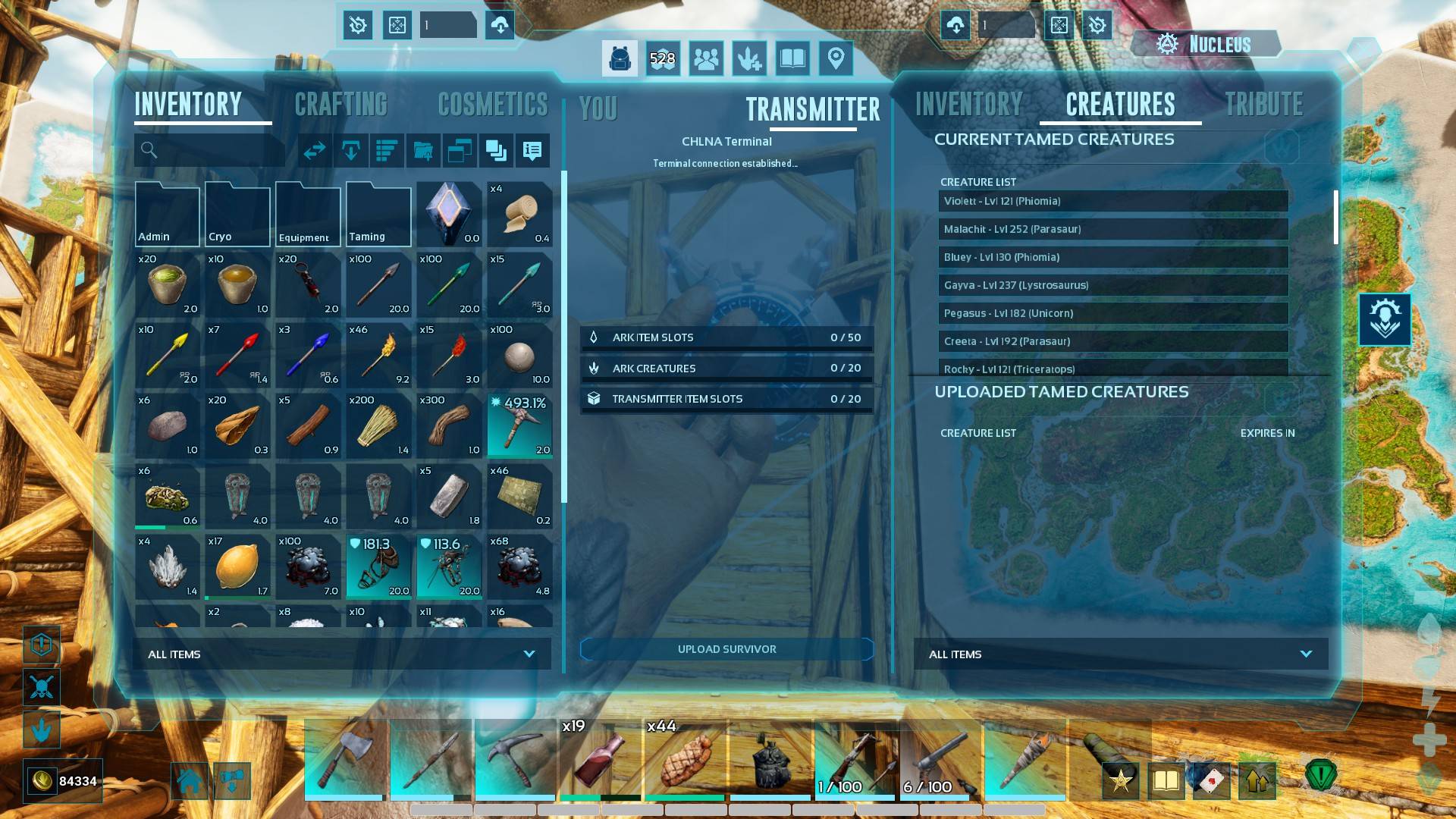Switch to the Crafting tab
The height and width of the screenshot is (819, 1456).
pyautogui.click(x=340, y=105)
